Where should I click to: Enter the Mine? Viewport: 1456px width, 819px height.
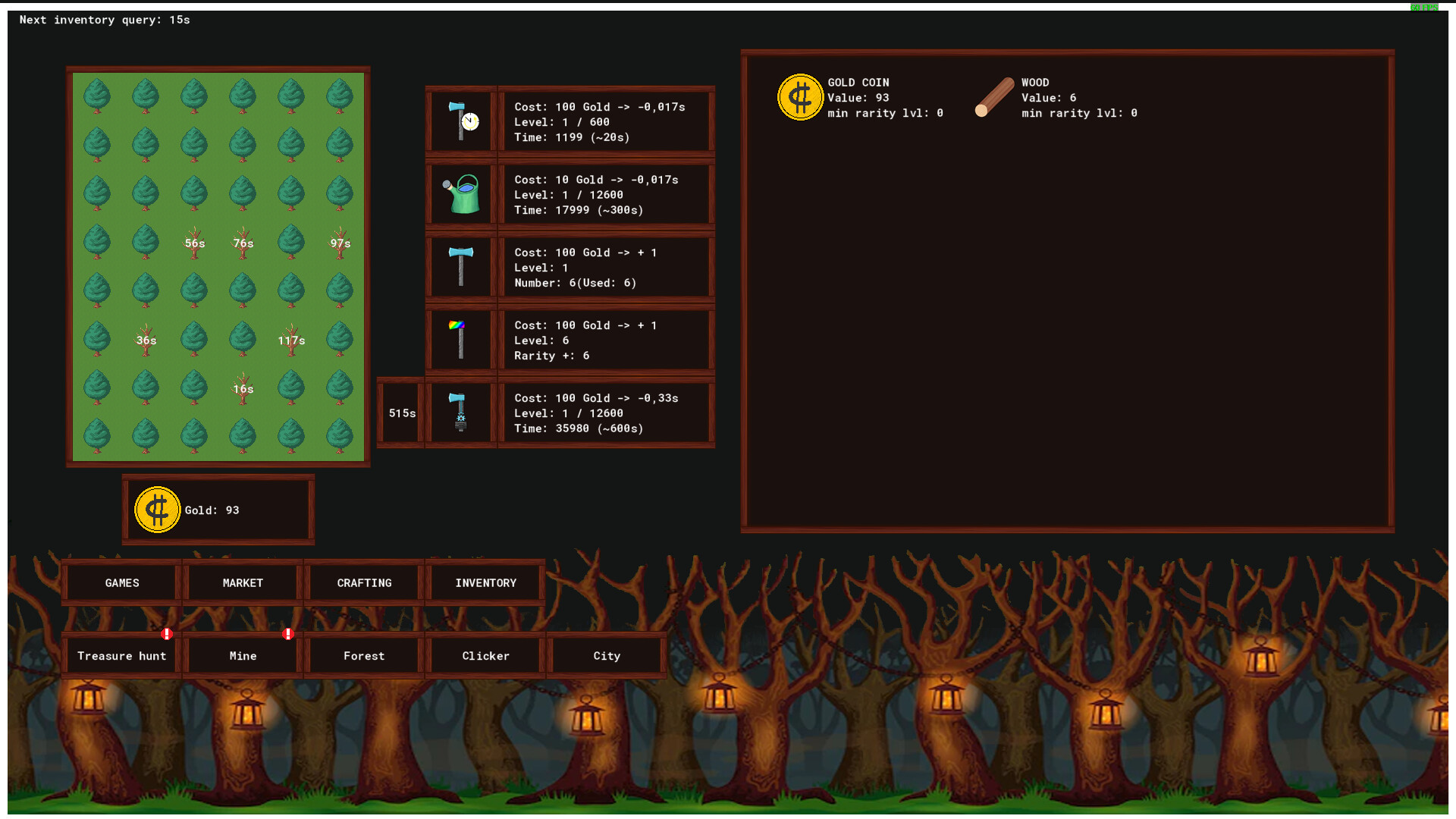pyautogui.click(x=241, y=655)
